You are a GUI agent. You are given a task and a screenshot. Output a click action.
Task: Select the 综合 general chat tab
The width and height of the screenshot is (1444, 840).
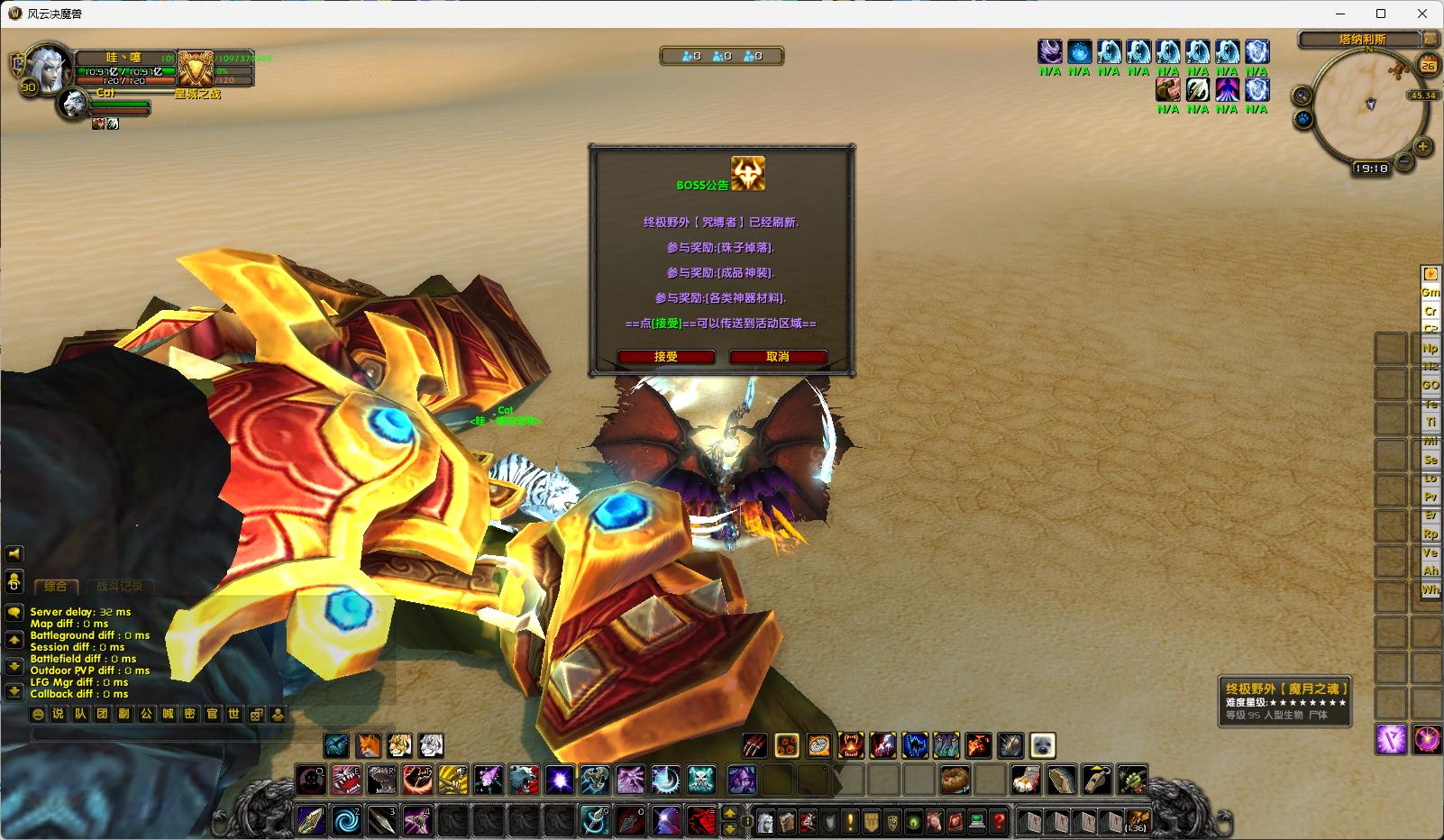[56, 587]
